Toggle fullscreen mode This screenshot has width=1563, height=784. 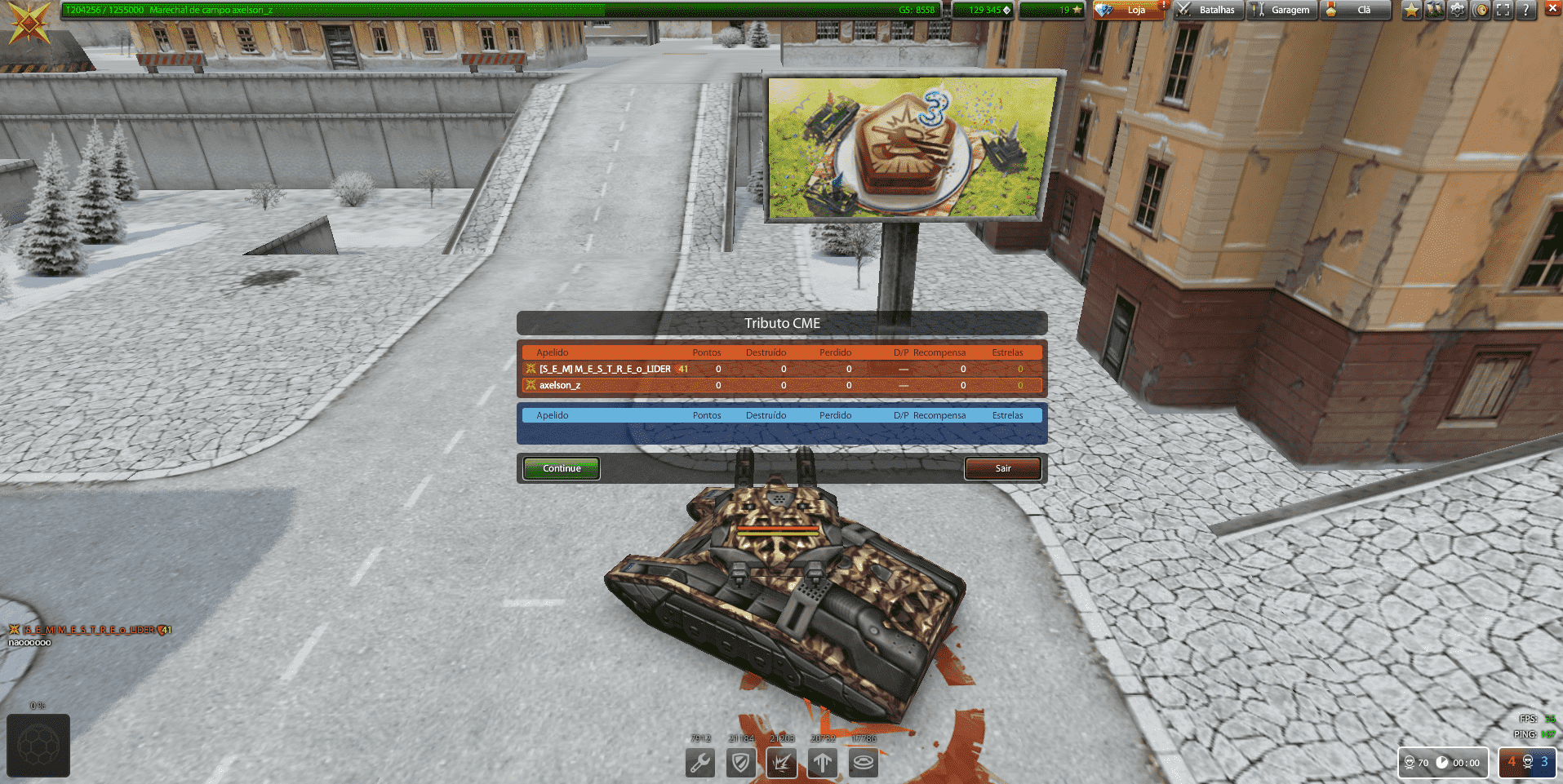1502,10
